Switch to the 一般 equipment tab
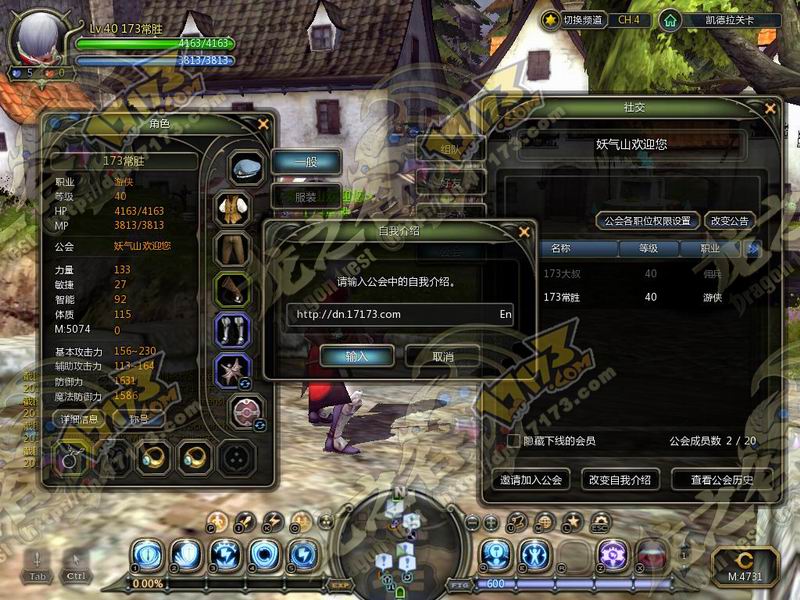This screenshot has height=600, width=800. click(306, 161)
